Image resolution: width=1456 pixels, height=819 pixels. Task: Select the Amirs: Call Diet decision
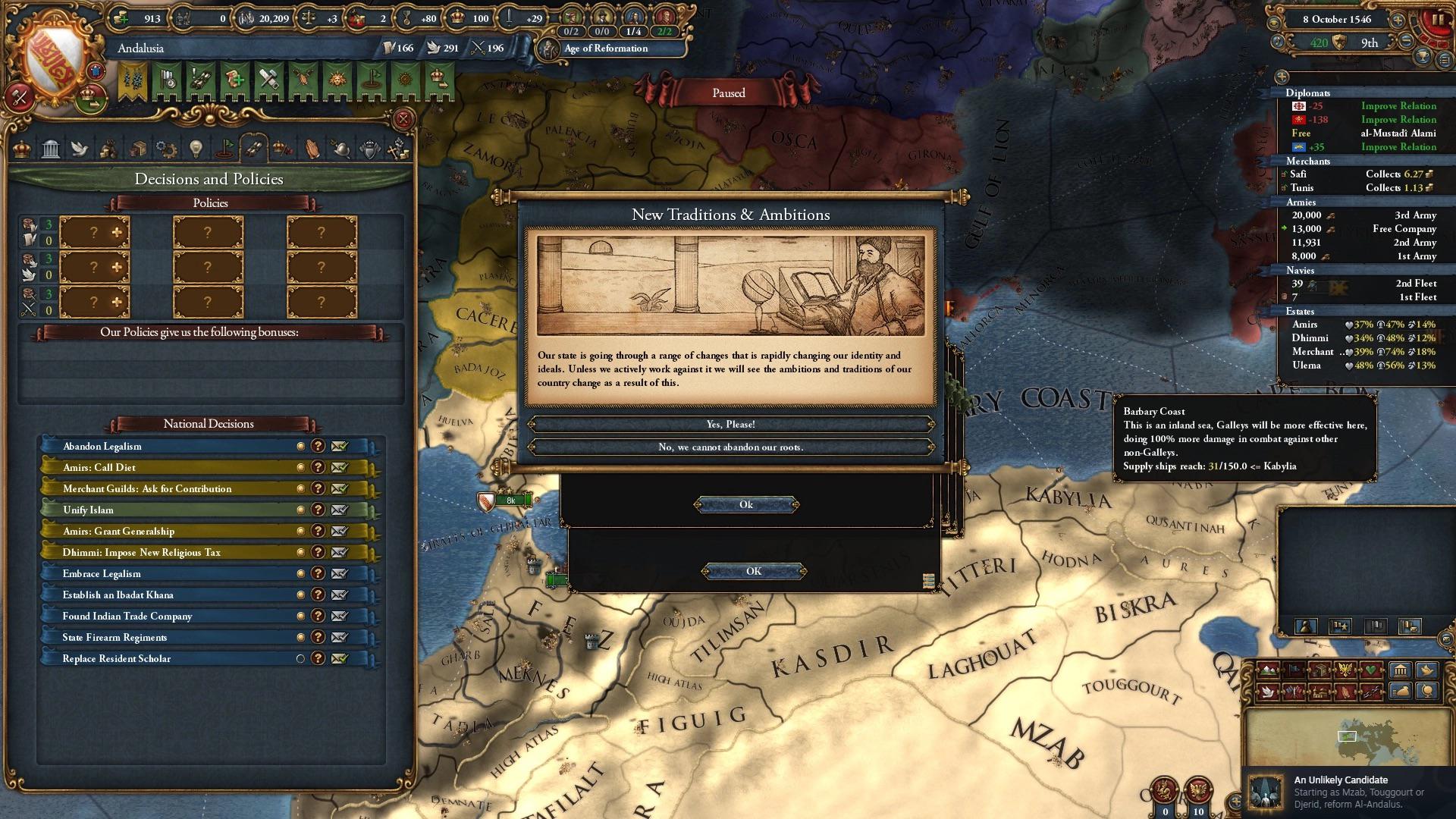pos(99,467)
